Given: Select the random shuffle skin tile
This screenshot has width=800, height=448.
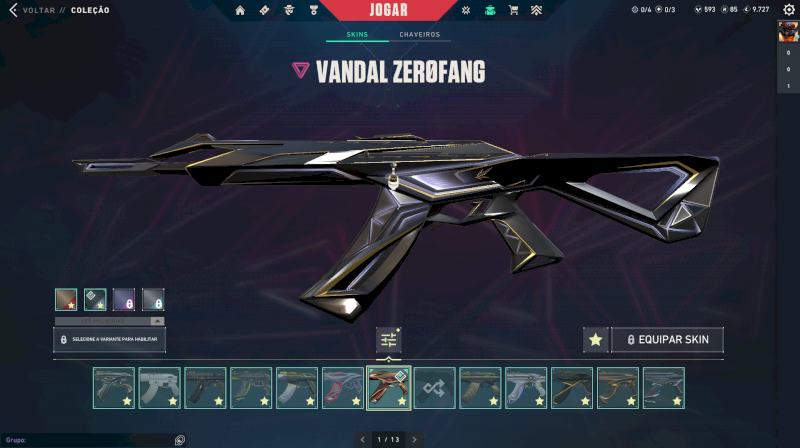Looking at the screenshot, I should coord(435,388).
